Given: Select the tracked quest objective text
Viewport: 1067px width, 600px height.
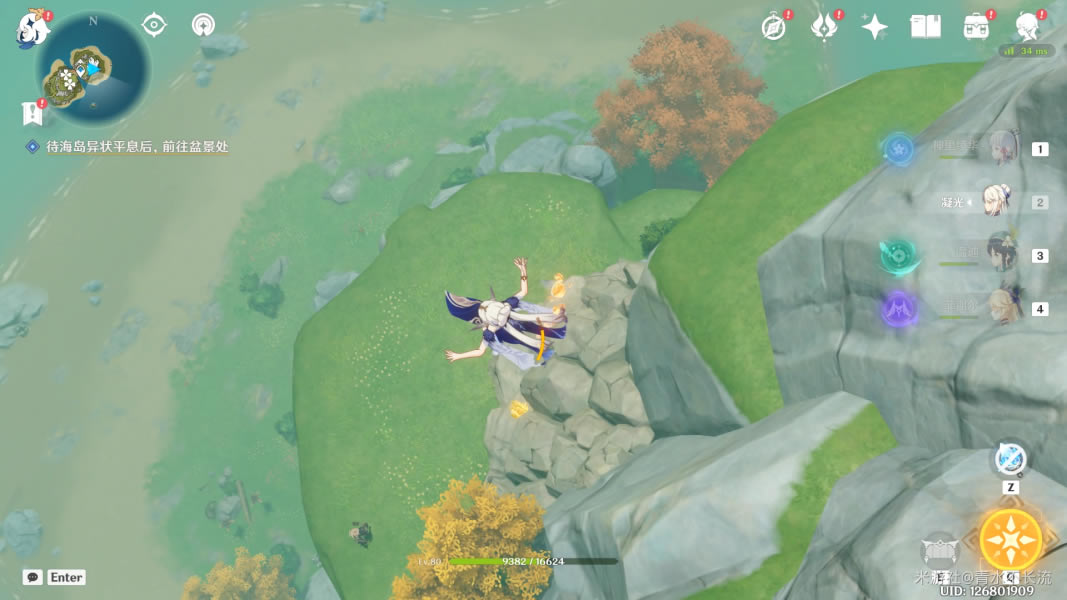Looking at the screenshot, I should pyautogui.click(x=137, y=147).
